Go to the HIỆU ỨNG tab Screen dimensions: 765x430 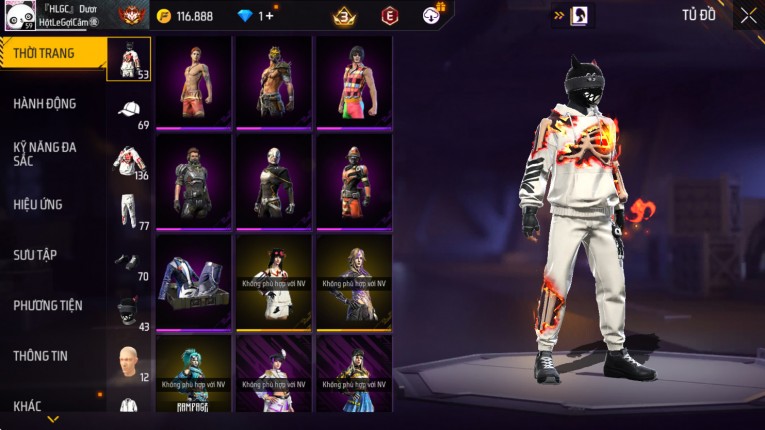coord(38,205)
